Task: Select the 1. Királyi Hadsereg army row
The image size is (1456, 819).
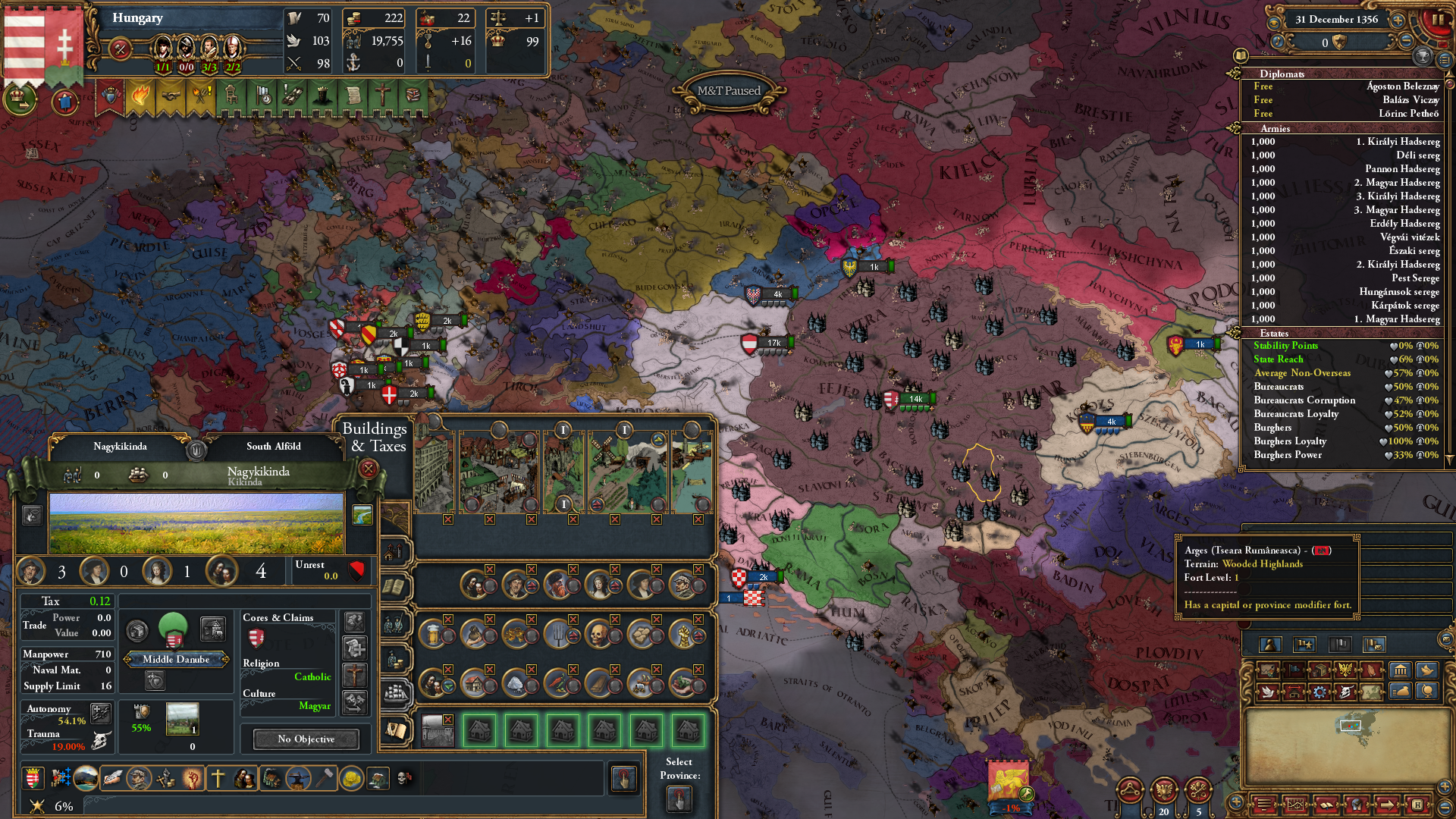Action: (x=1342, y=142)
